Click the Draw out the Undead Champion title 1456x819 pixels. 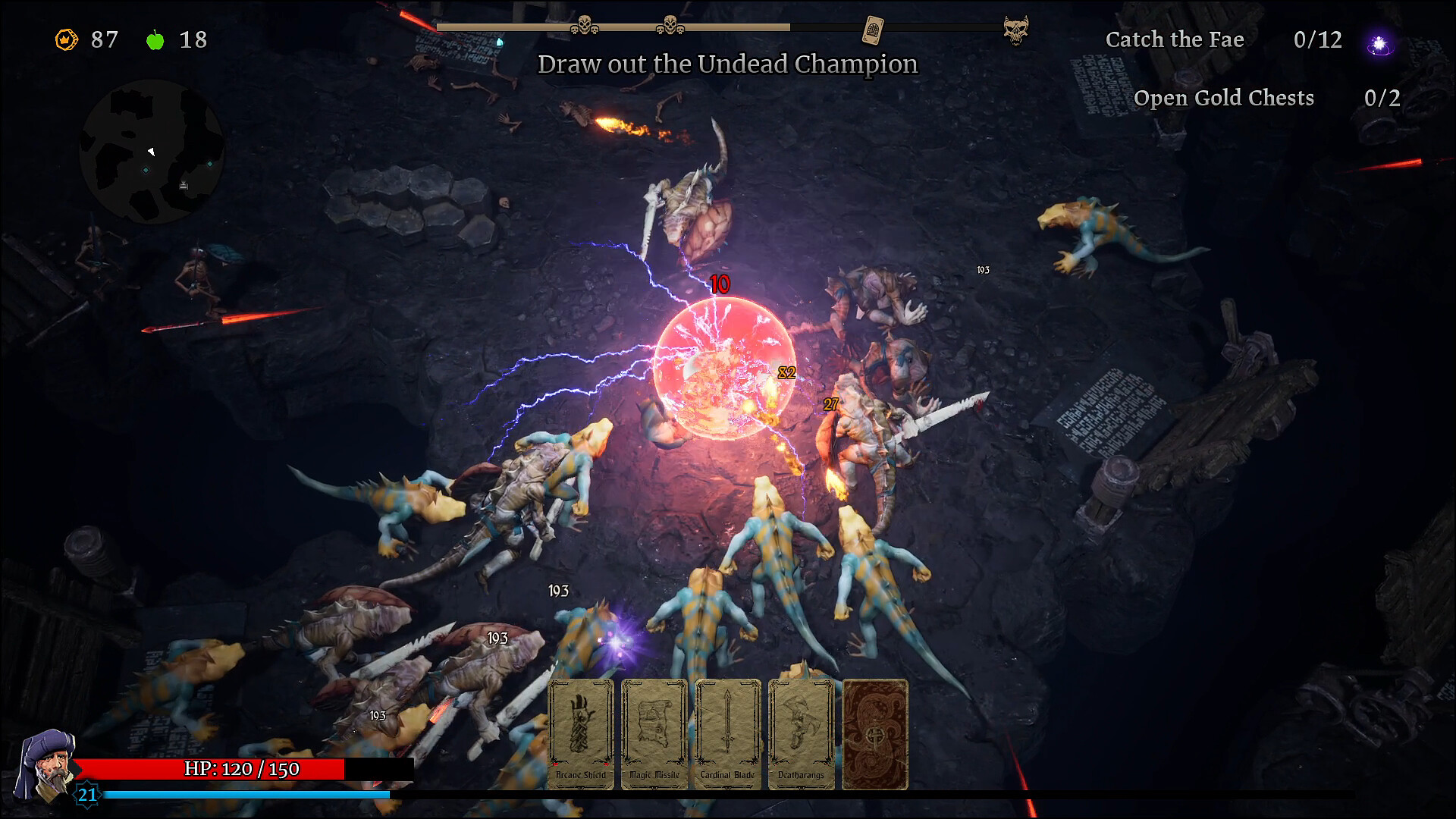pos(727,64)
